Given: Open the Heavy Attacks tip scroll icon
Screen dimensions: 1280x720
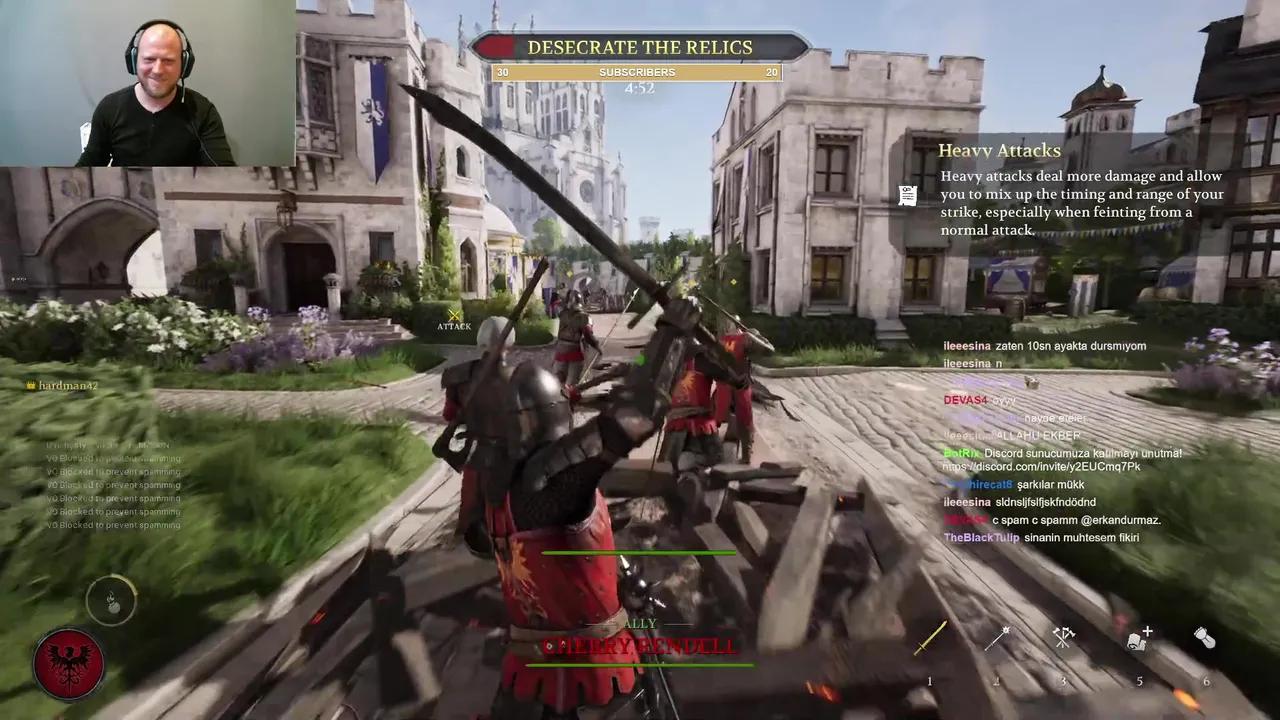Looking at the screenshot, I should coord(908,195).
